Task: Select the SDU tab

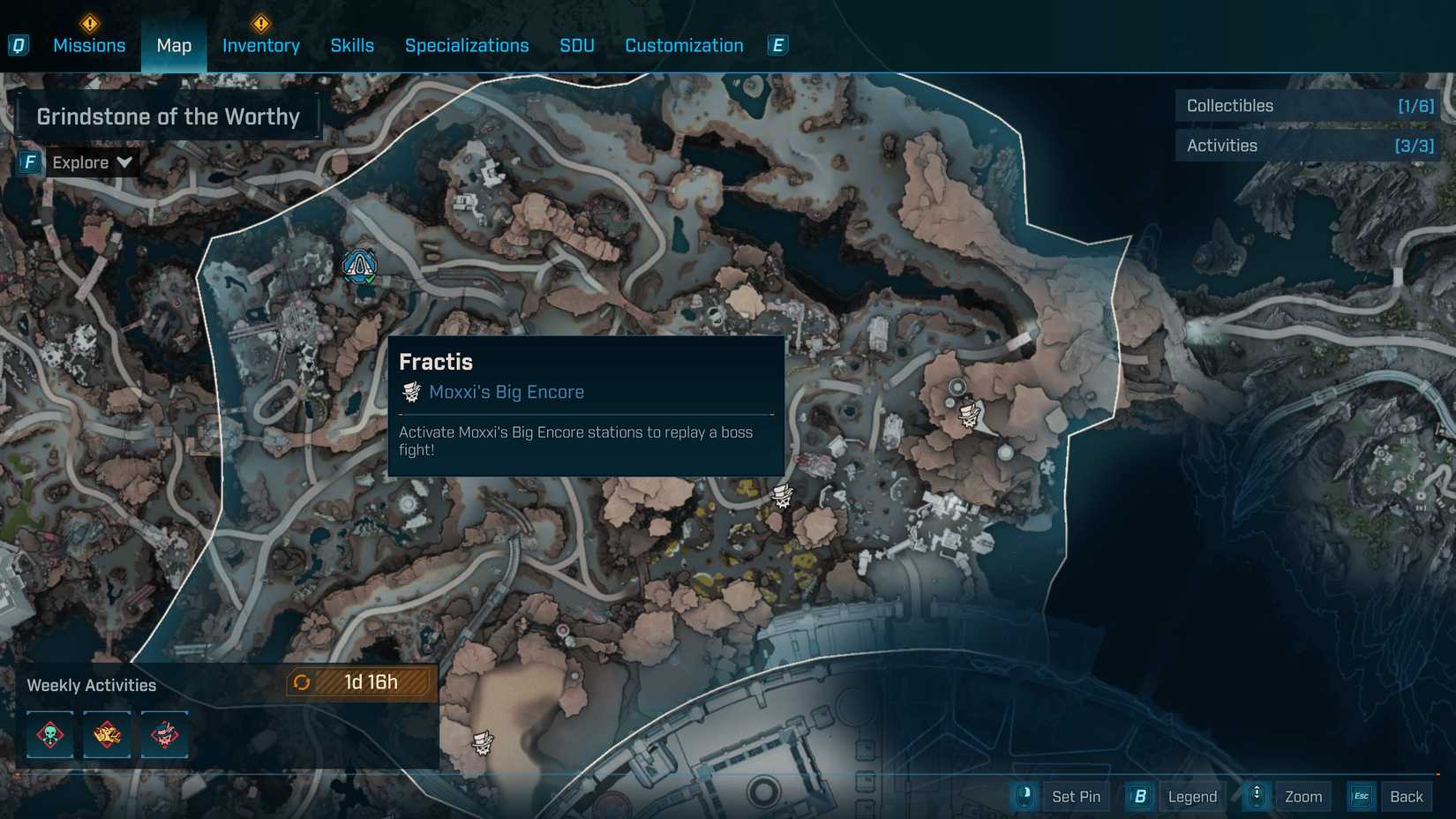Action: pos(577,46)
